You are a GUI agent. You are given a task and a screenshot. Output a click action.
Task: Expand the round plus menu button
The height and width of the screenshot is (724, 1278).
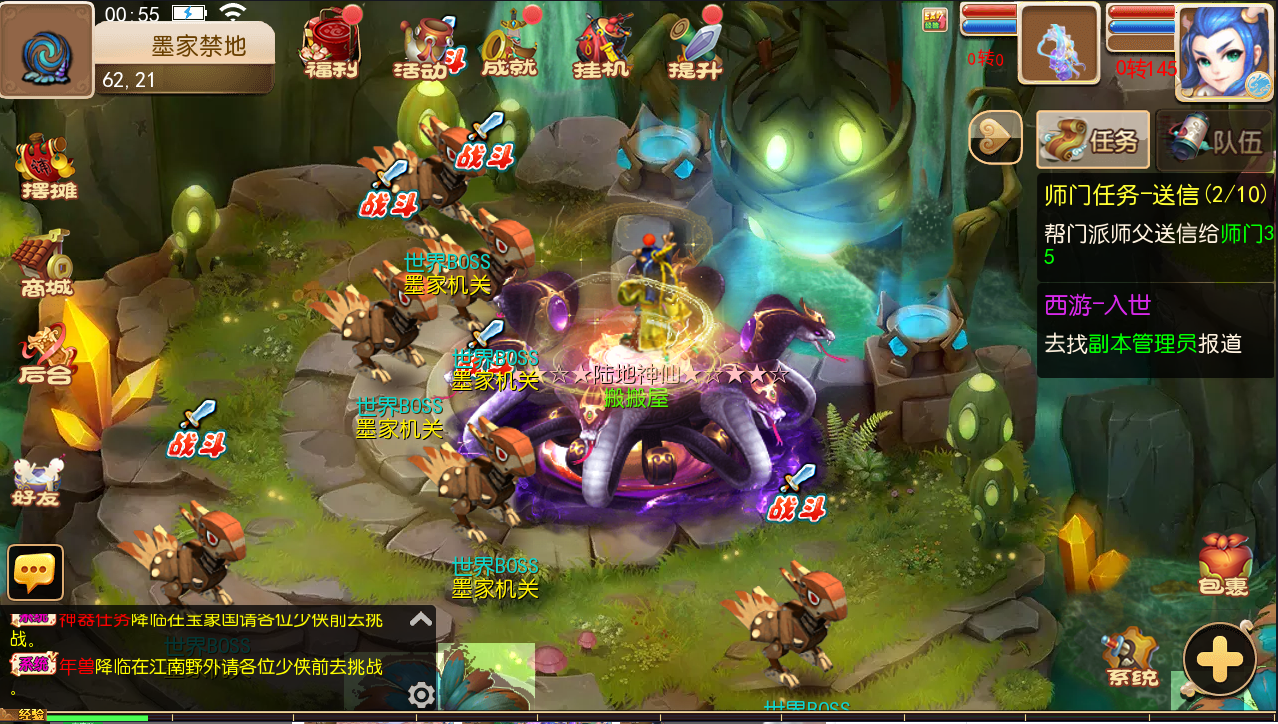[1219, 660]
